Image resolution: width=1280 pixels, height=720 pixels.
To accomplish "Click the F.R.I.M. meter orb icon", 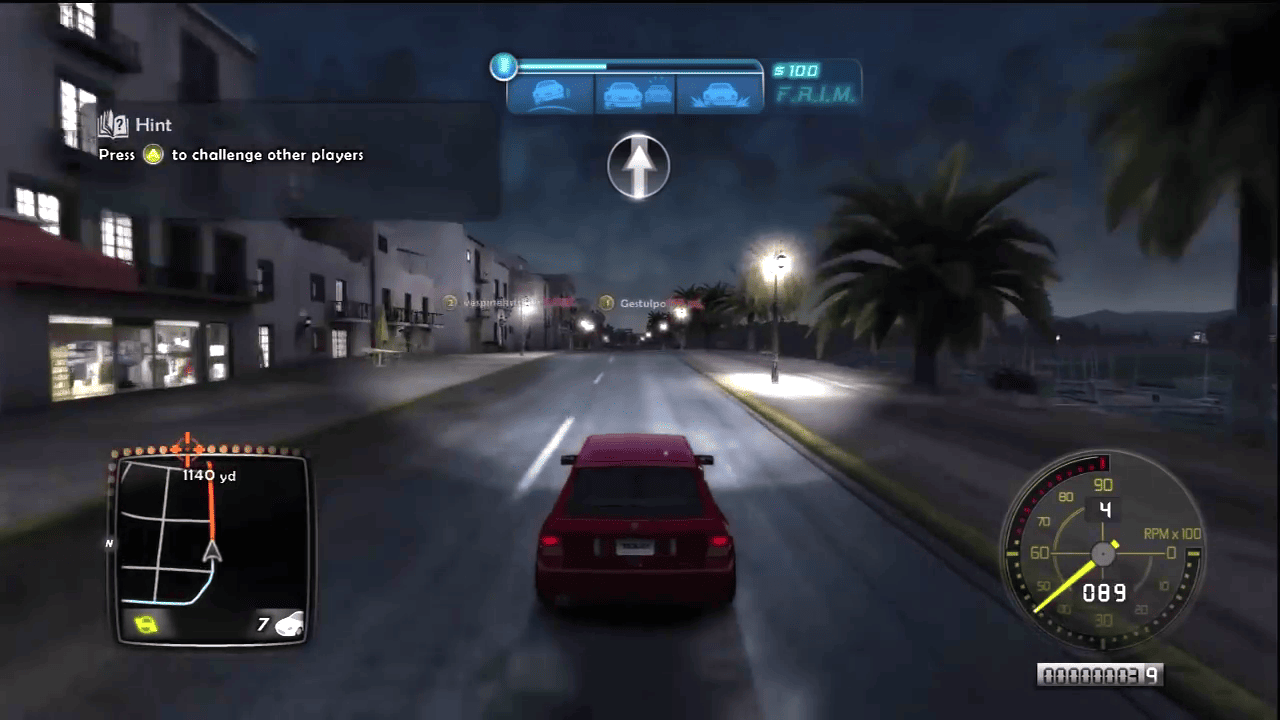I will tap(505, 67).
